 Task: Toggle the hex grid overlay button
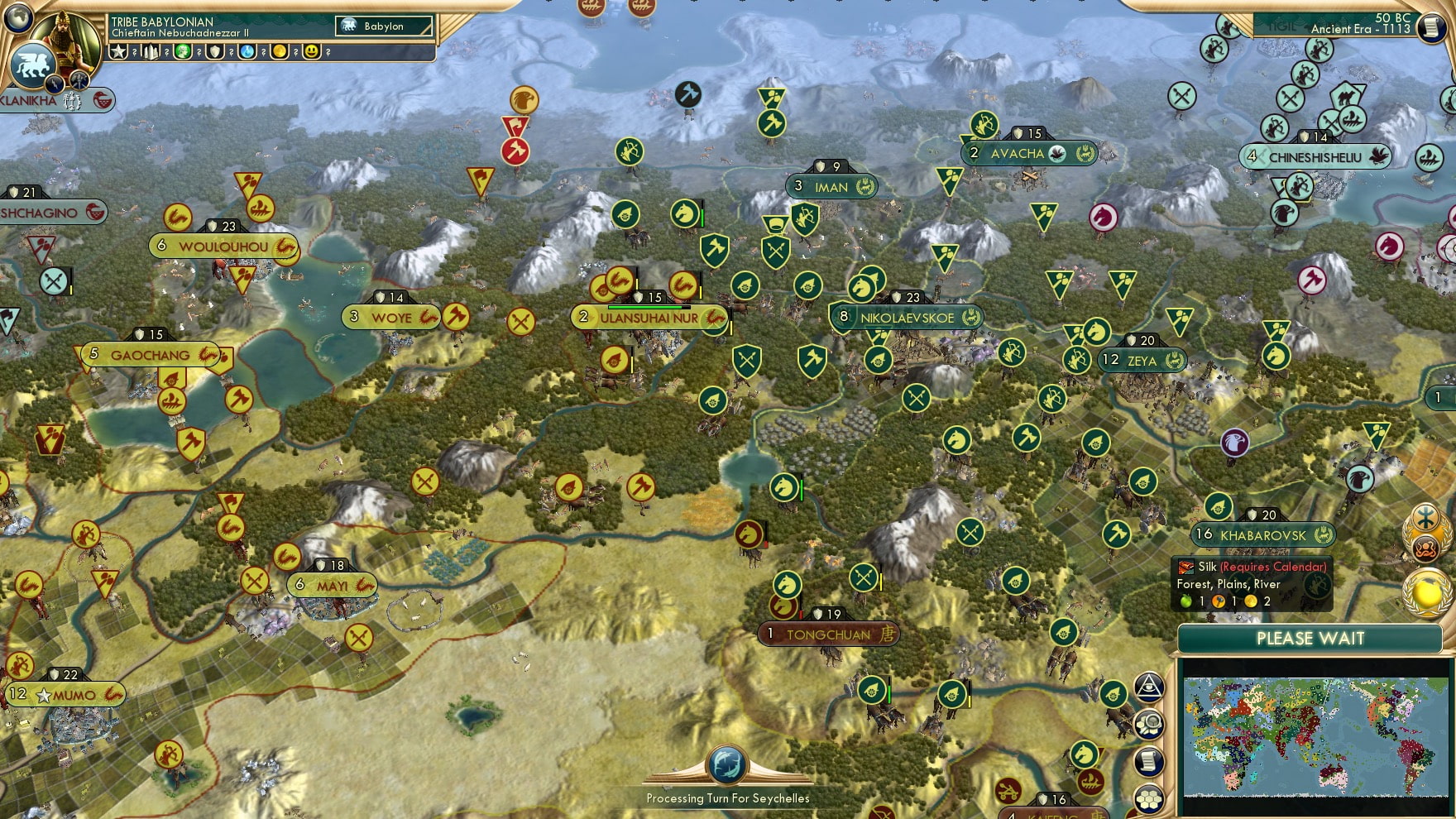tap(1149, 797)
